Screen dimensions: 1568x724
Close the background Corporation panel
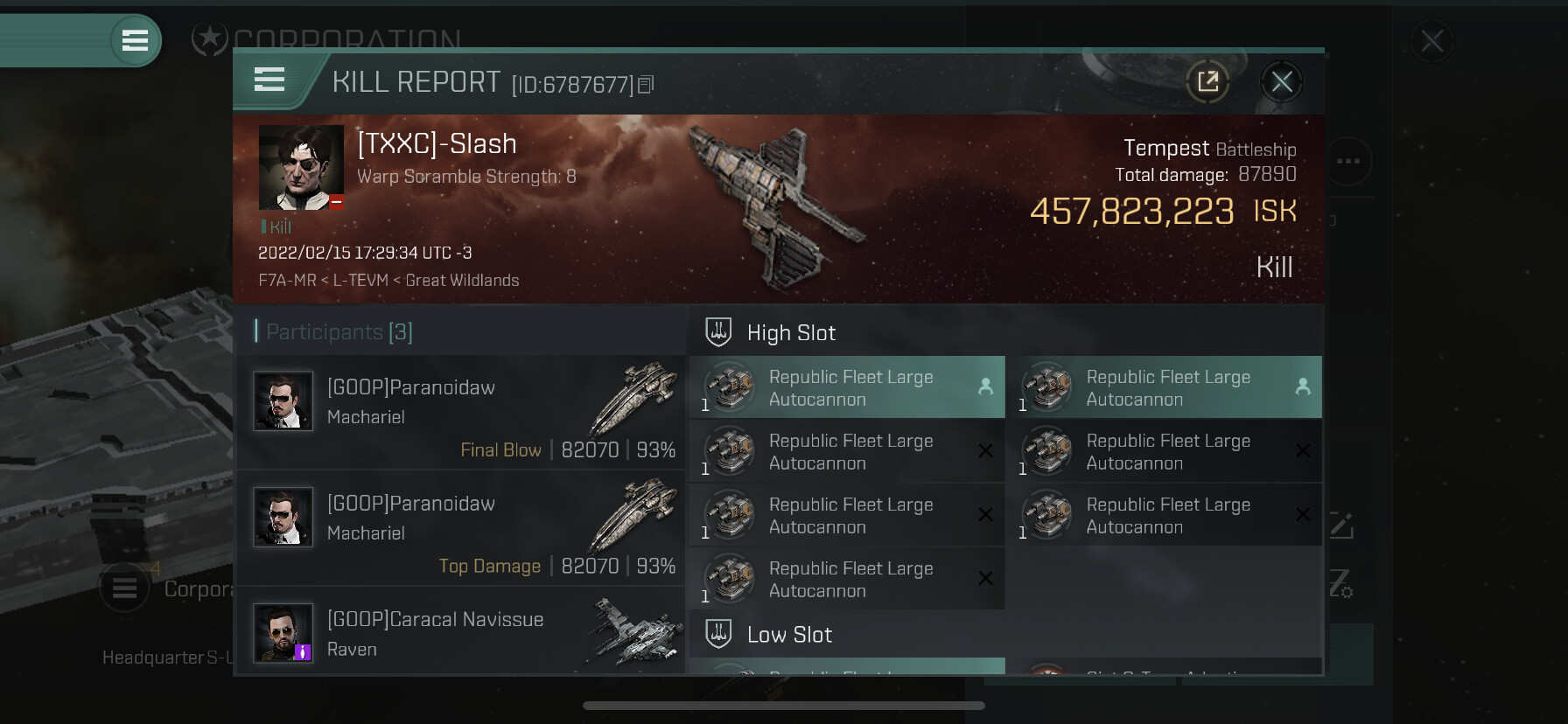pyautogui.click(x=1432, y=41)
